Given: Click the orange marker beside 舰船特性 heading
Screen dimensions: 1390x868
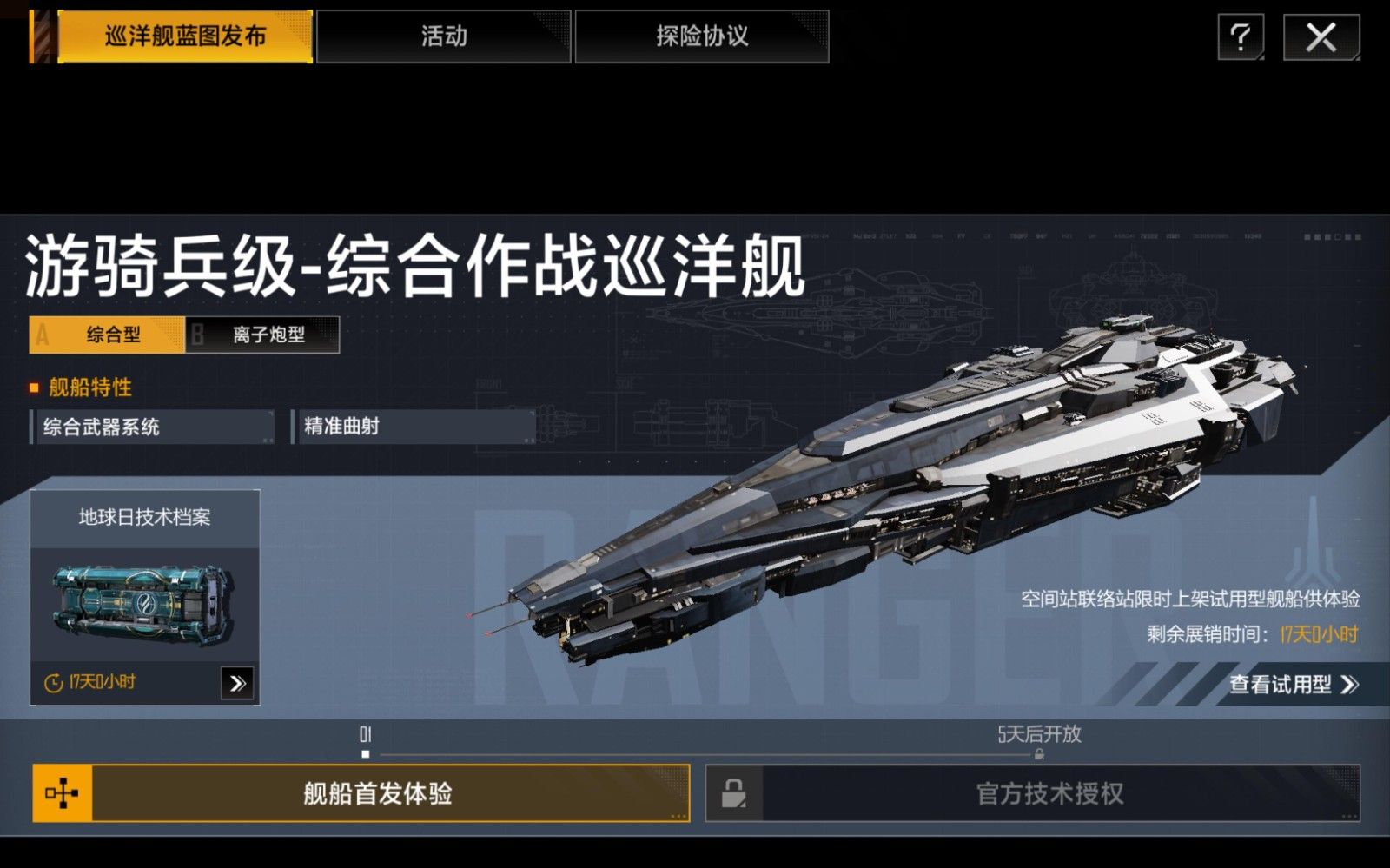Looking at the screenshot, I should coord(33,388).
